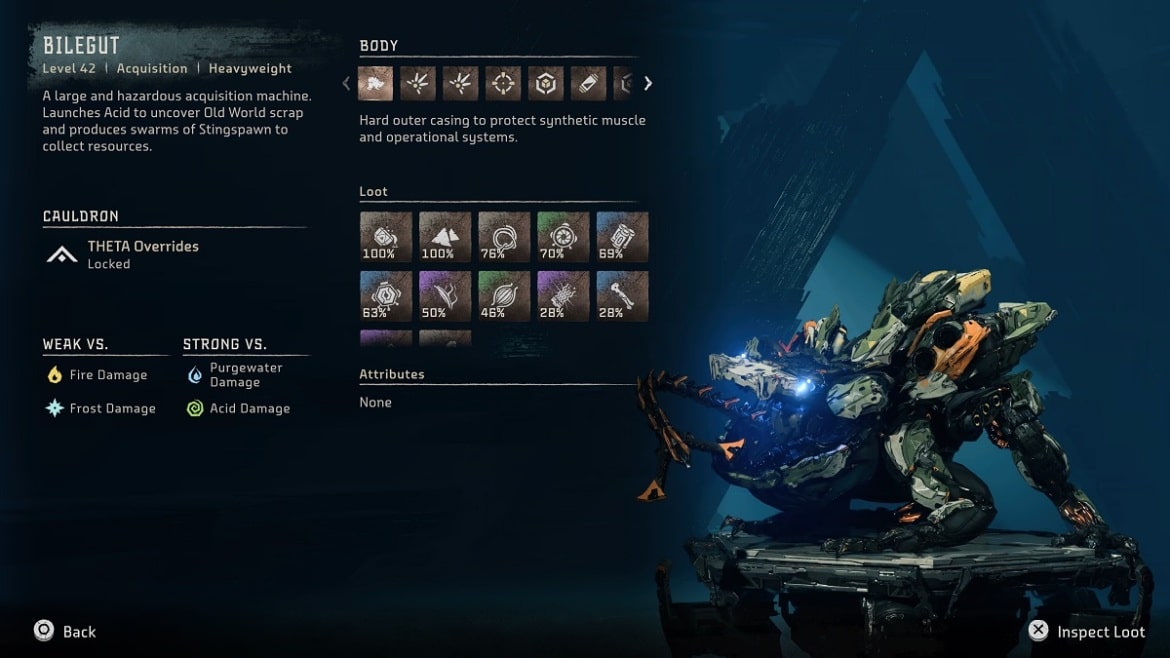Viewport: 1170px width, 658px height.
Task: Show next machine component with right arrow
Action: 648,84
